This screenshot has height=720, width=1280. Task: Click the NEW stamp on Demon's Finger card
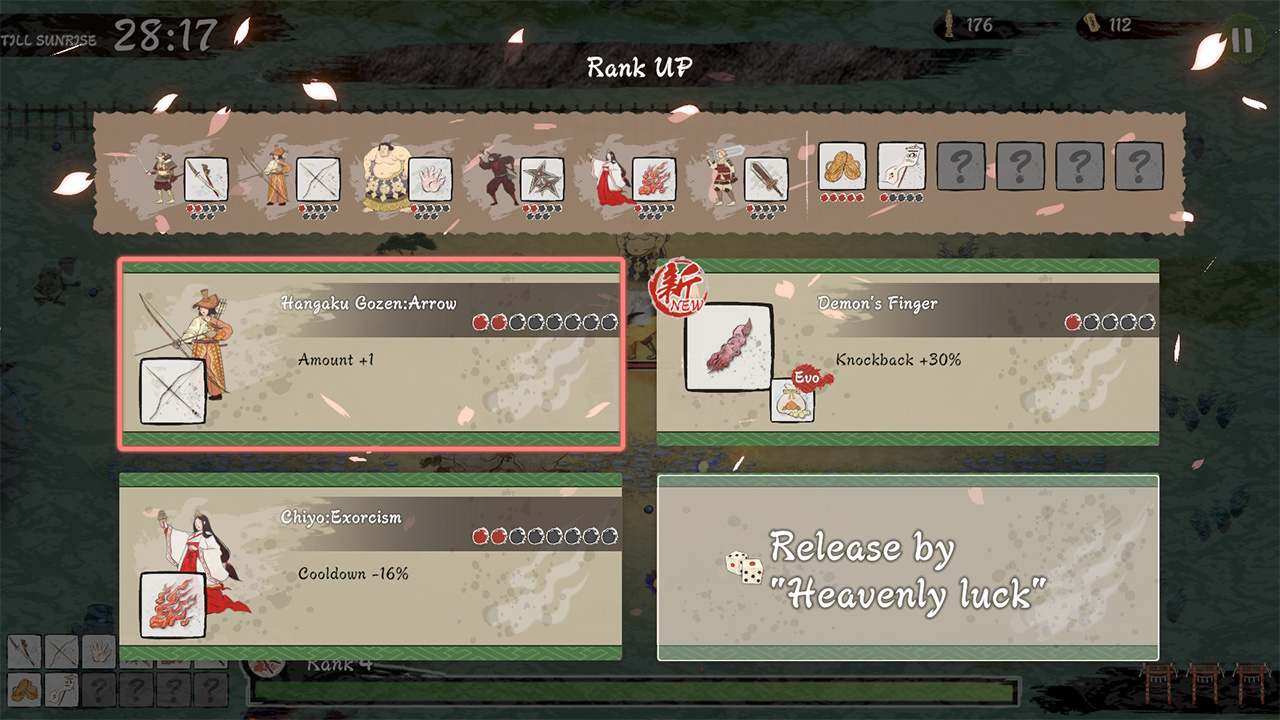coord(676,290)
